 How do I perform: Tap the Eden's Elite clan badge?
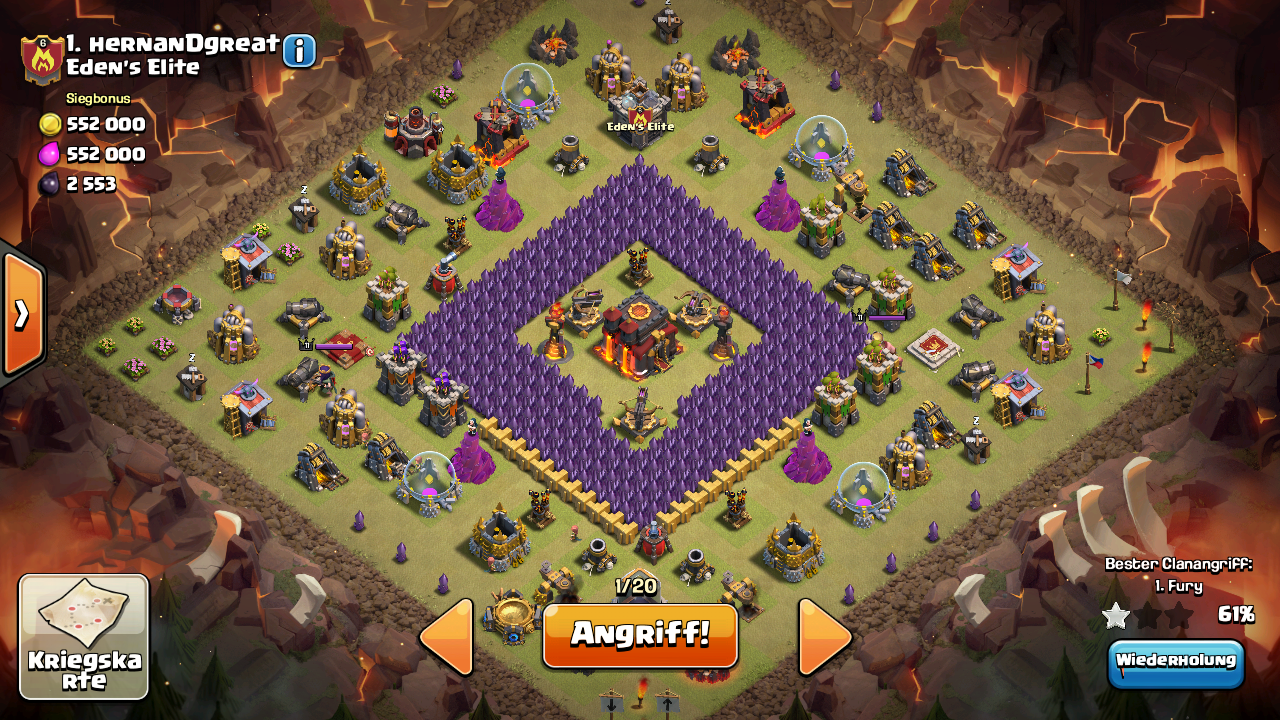(42, 59)
